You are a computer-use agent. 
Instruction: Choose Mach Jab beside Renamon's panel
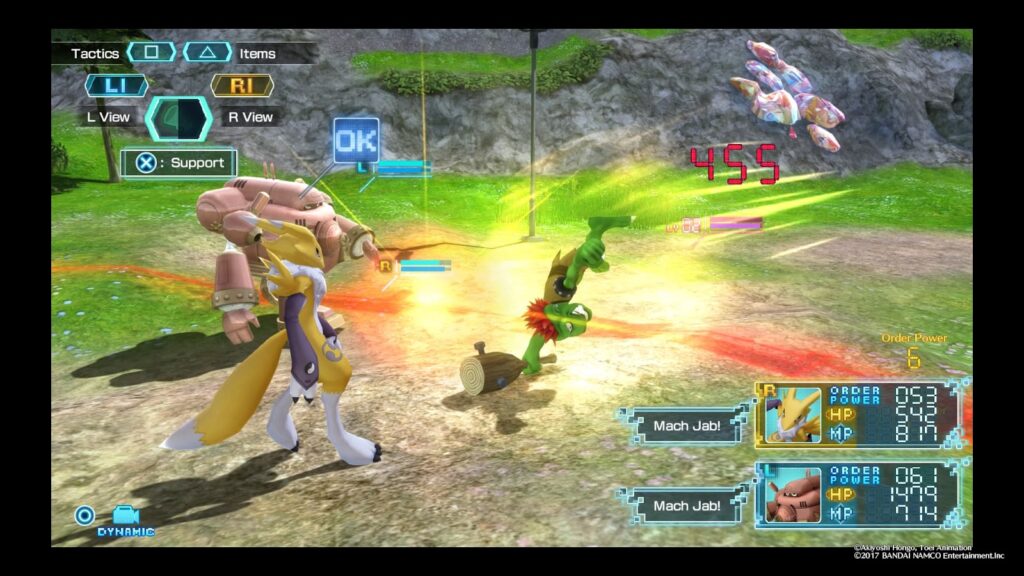(685, 426)
